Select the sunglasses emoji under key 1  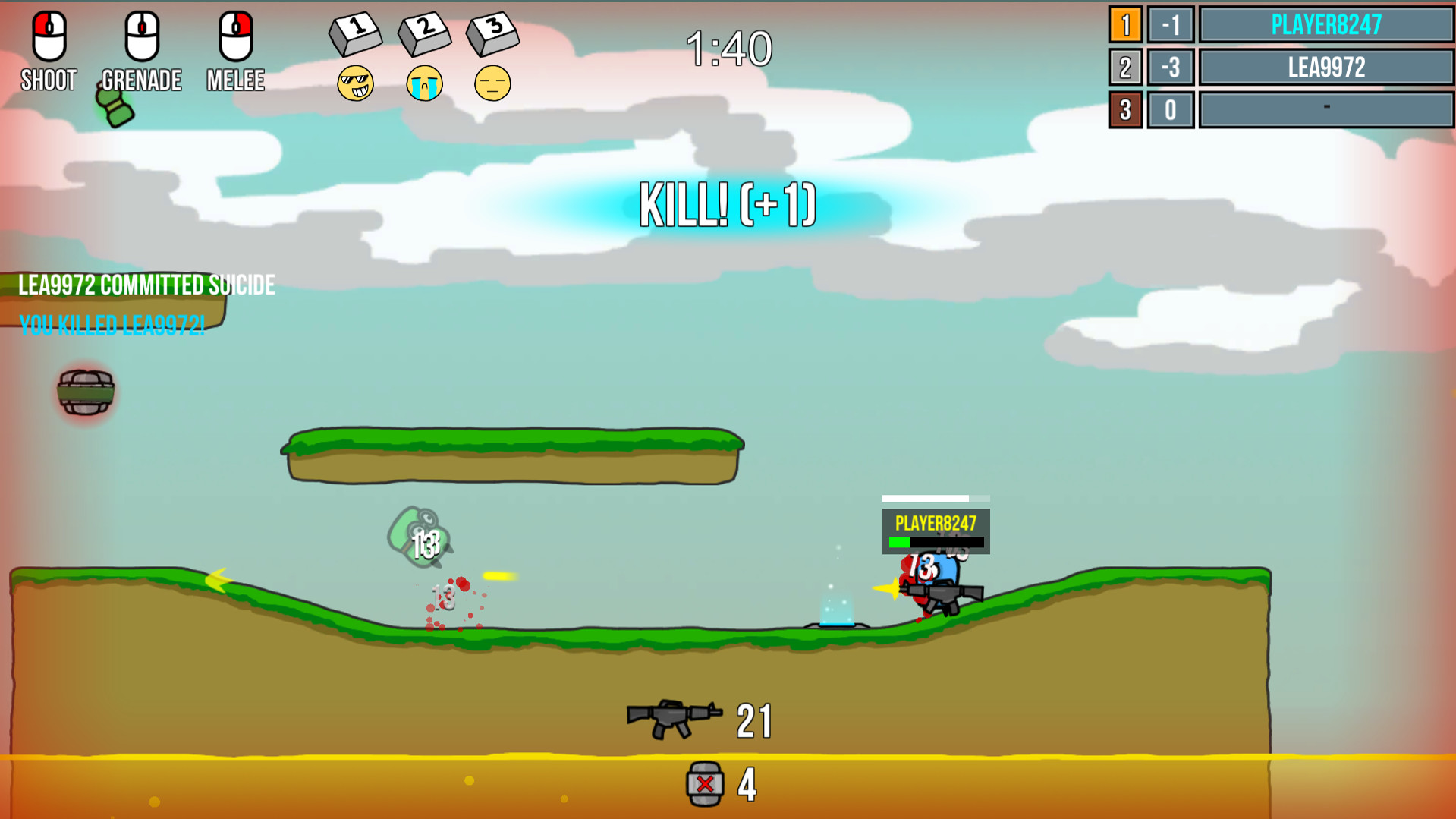[x=355, y=83]
